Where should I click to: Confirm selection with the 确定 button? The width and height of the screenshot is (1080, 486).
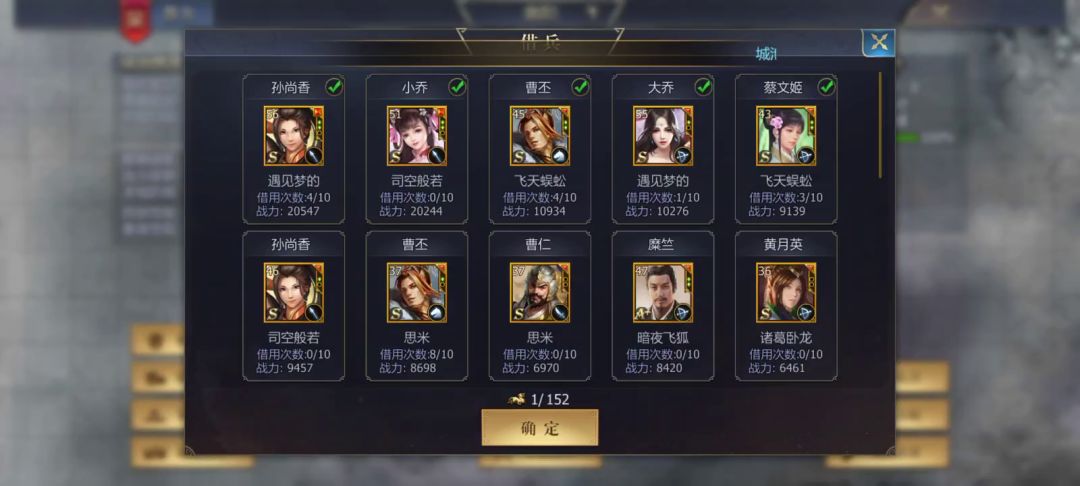(x=540, y=428)
